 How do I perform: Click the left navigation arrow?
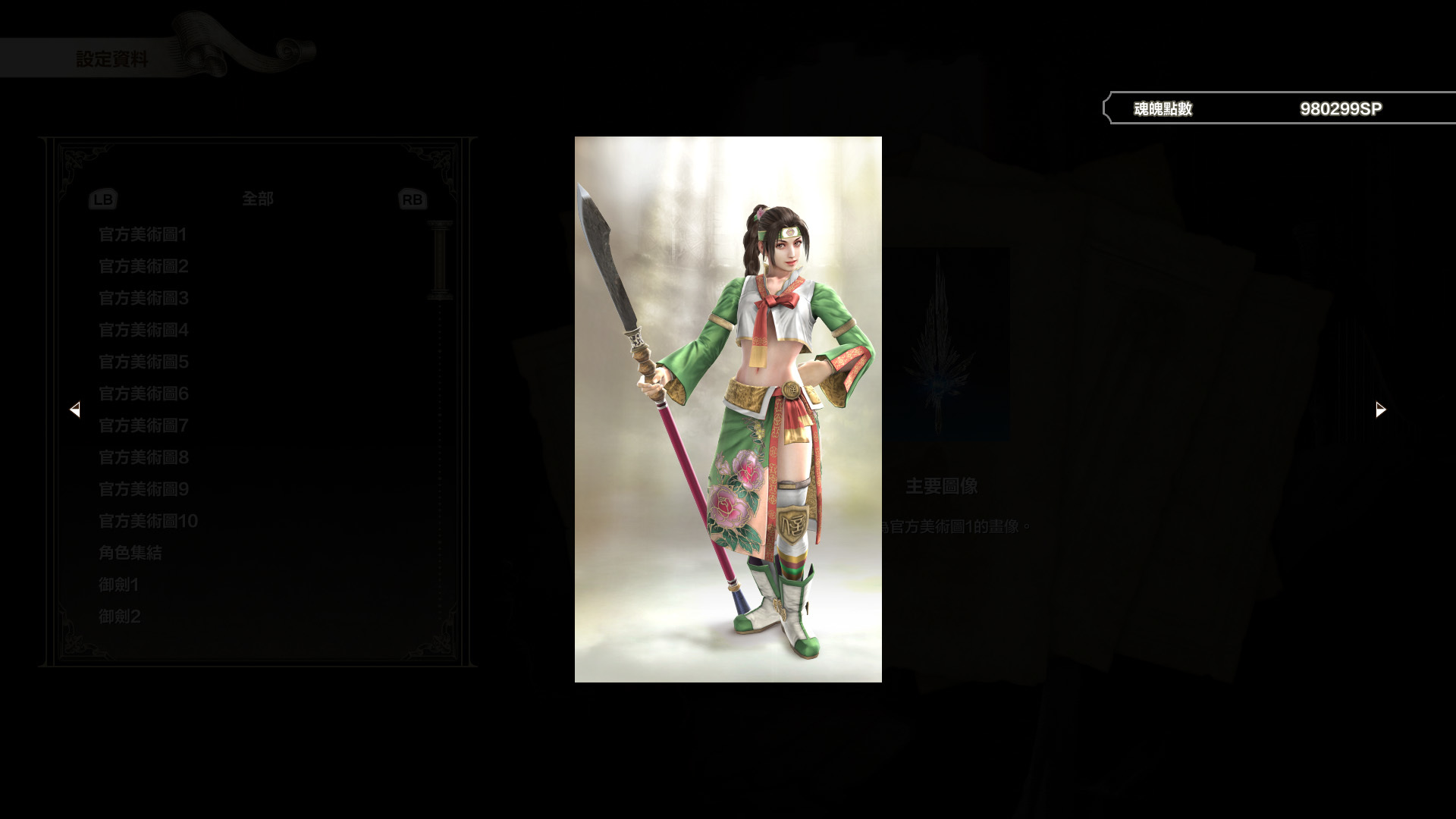click(75, 409)
